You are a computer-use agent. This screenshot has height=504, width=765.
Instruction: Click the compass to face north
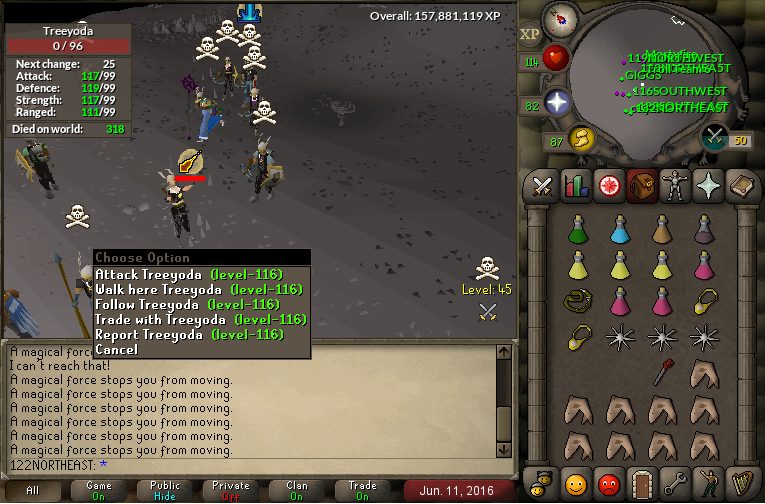561,19
